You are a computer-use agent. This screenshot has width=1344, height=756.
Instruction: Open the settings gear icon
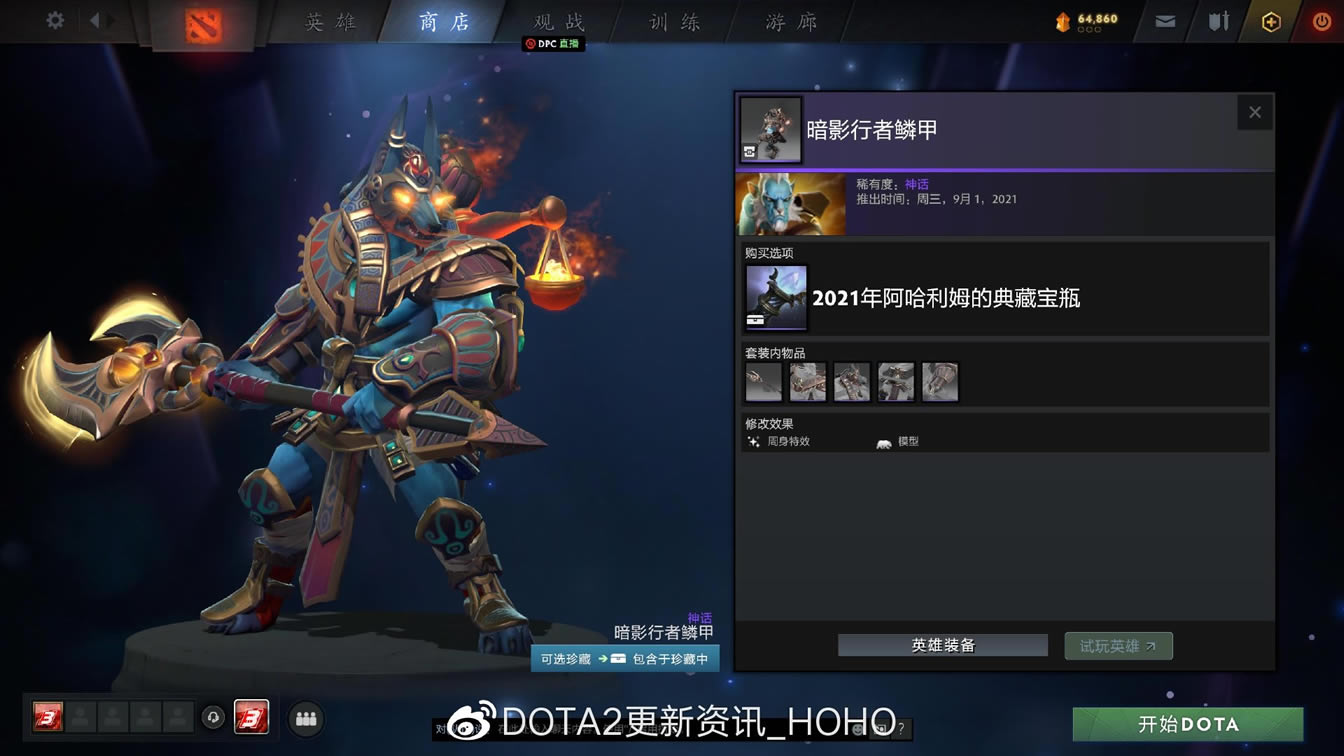tap(54, 20)
